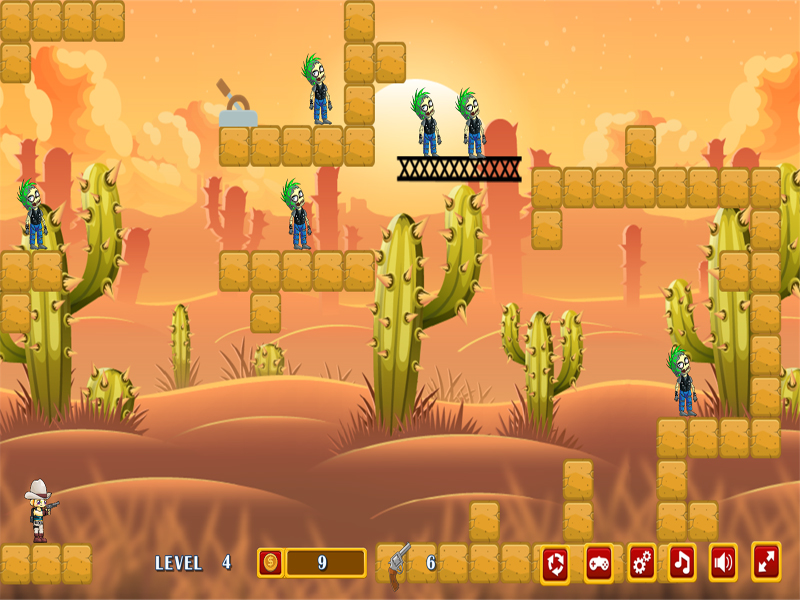Restart the level with the circular arrows button
800x600 pixels.
[556, 564]
